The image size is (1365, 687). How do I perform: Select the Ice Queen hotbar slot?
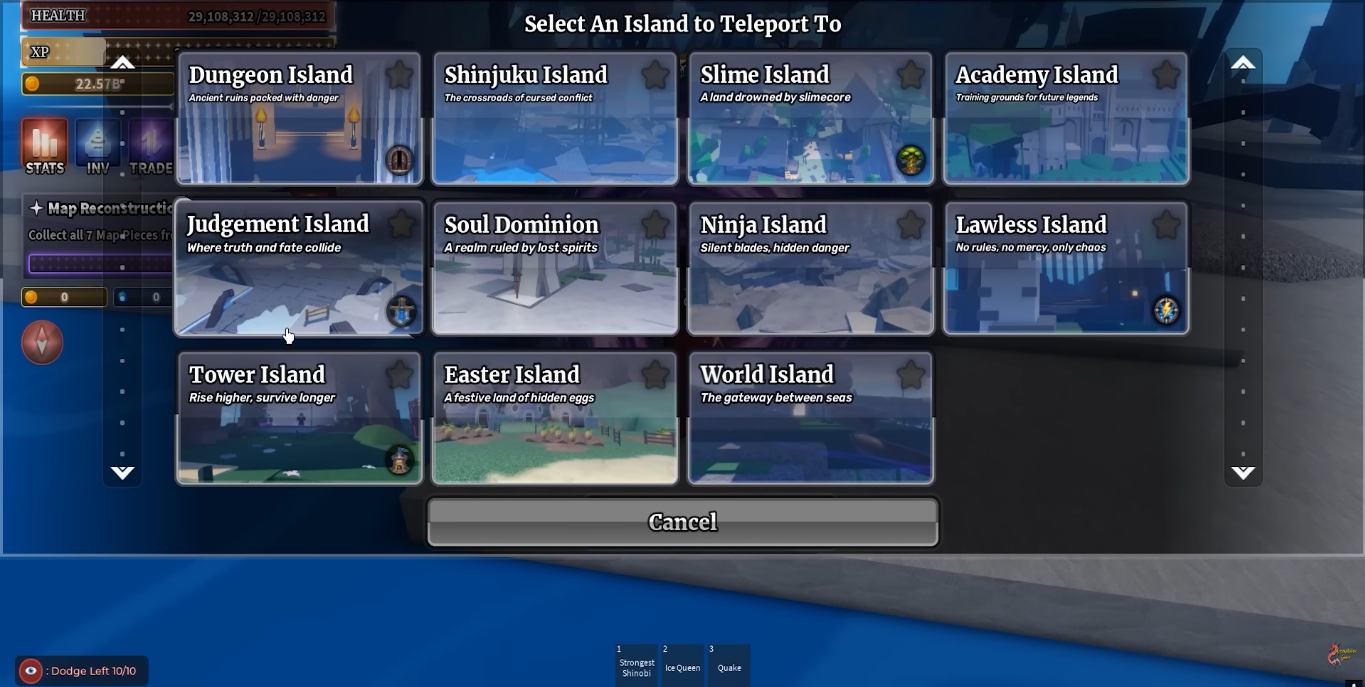coord(682,665)
